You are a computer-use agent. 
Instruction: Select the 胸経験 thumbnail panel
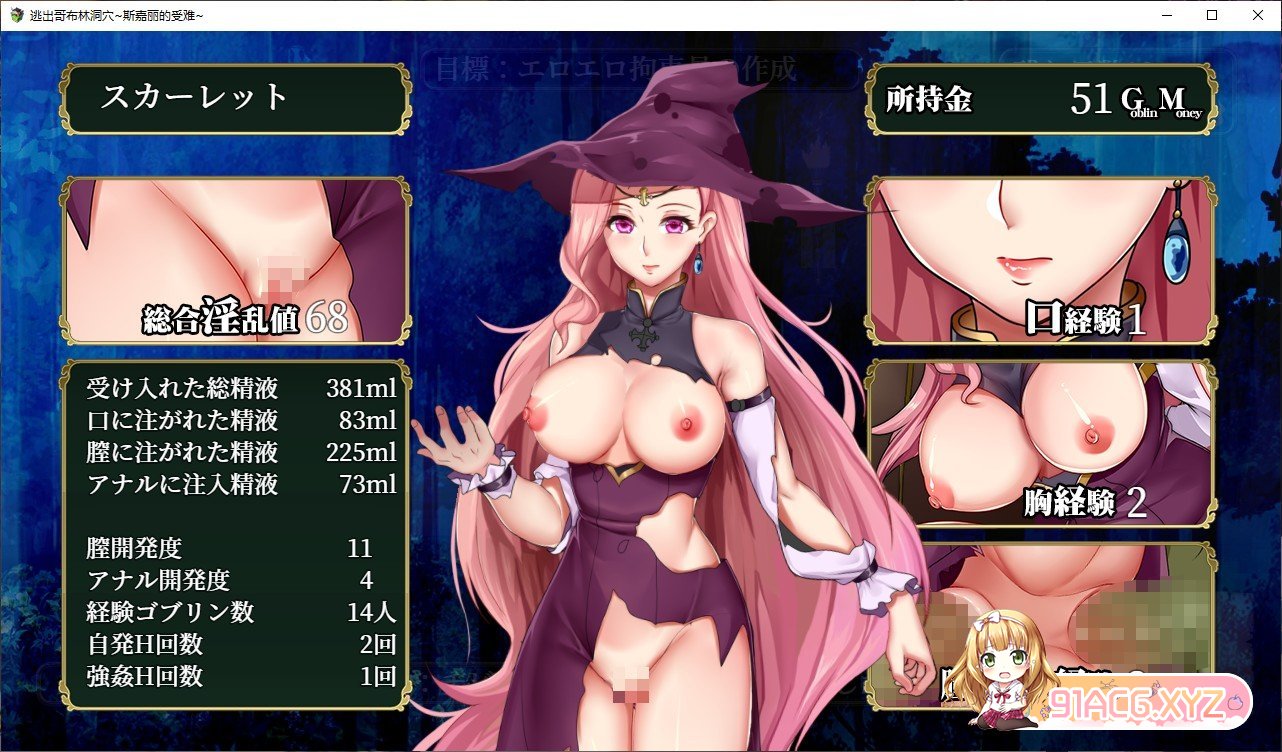(1040, 445)
